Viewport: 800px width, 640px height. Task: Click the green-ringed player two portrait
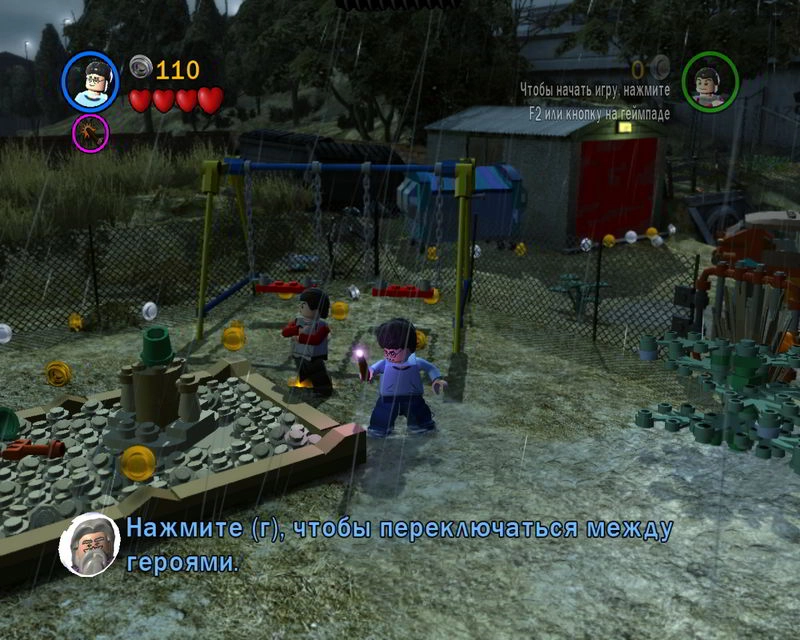[710, 81]
